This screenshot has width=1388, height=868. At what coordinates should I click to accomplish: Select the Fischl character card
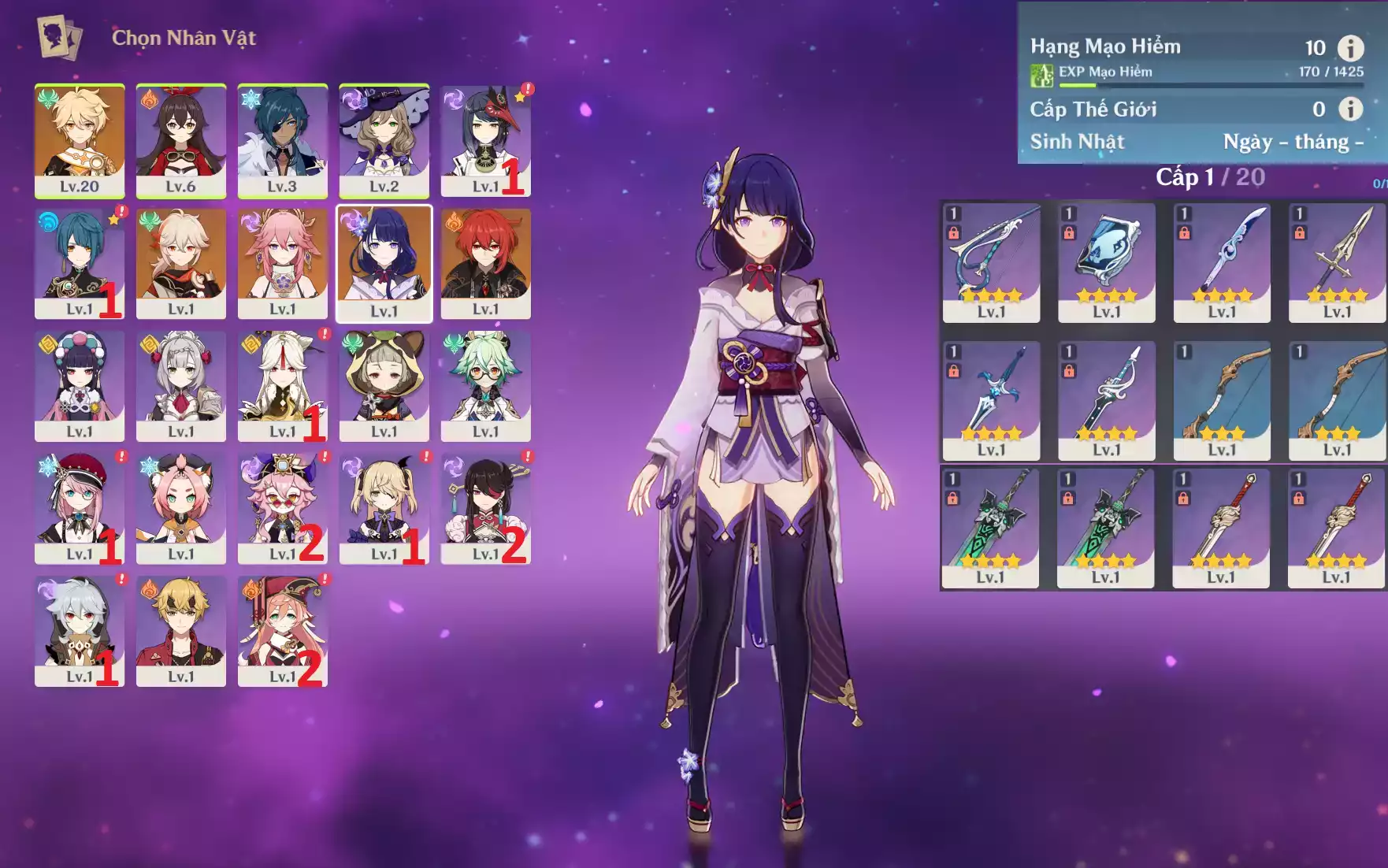coord(384,509)
